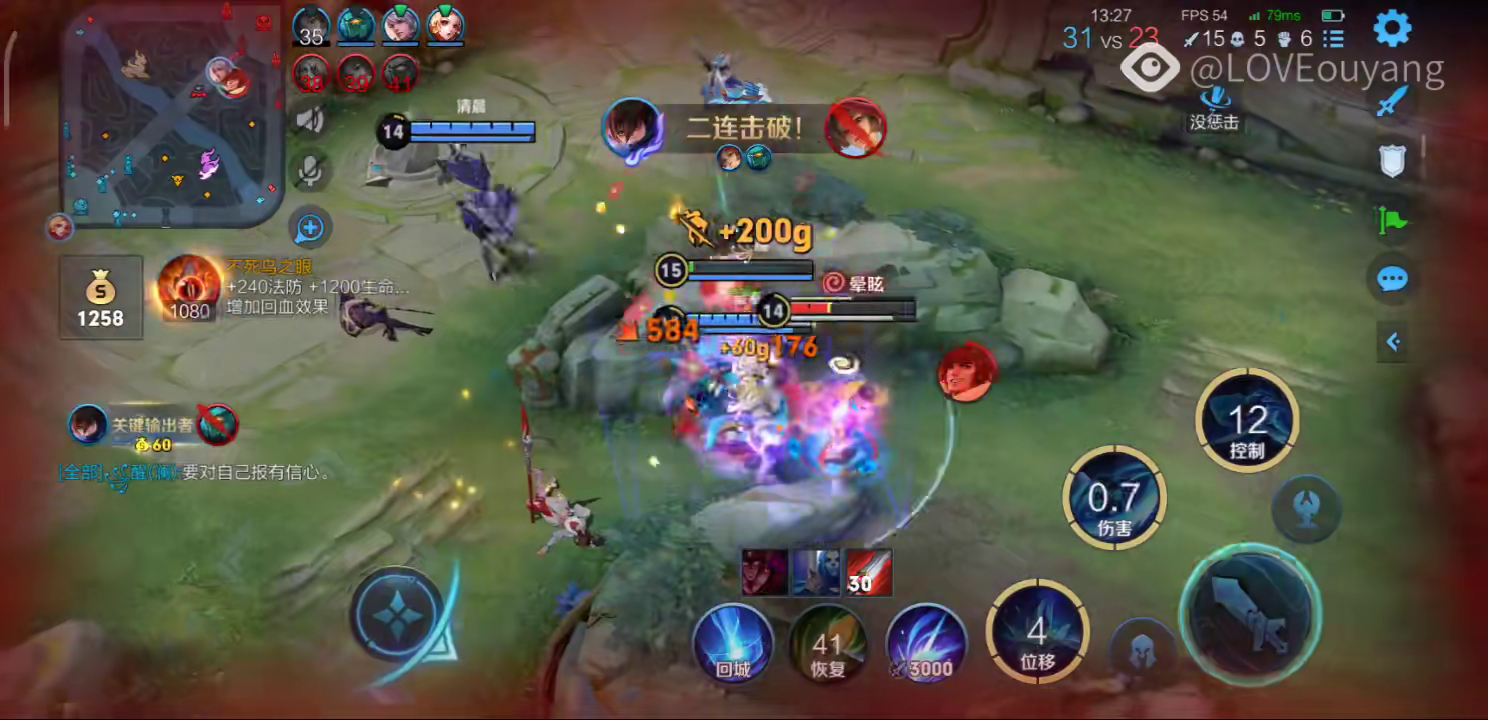Screen dimensions: 1488x720
Task: Send the shield defend signal
Action: point(1392,160)
